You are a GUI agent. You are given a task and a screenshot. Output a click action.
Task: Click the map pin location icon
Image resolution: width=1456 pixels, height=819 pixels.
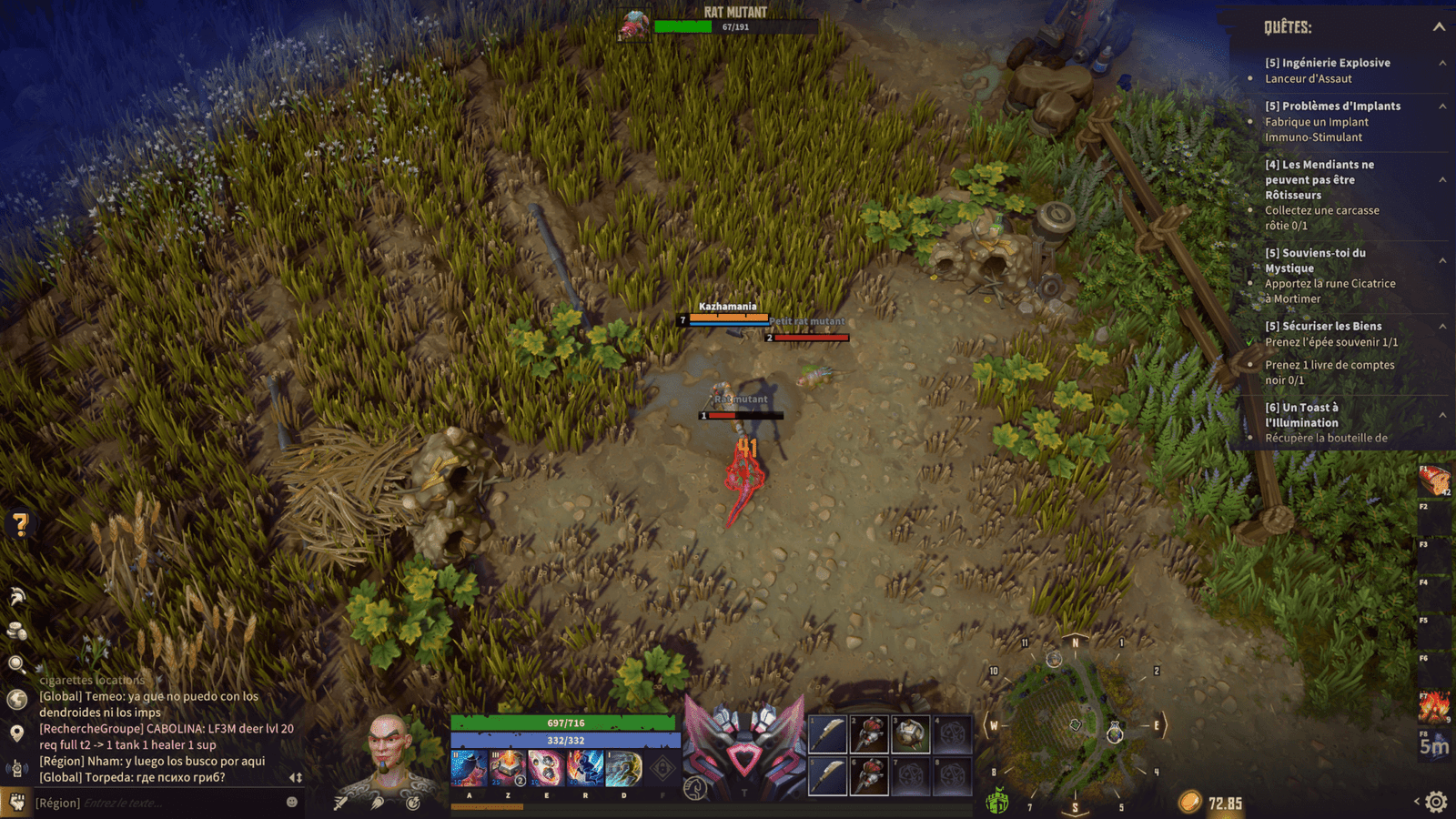(x=16, y=733)
